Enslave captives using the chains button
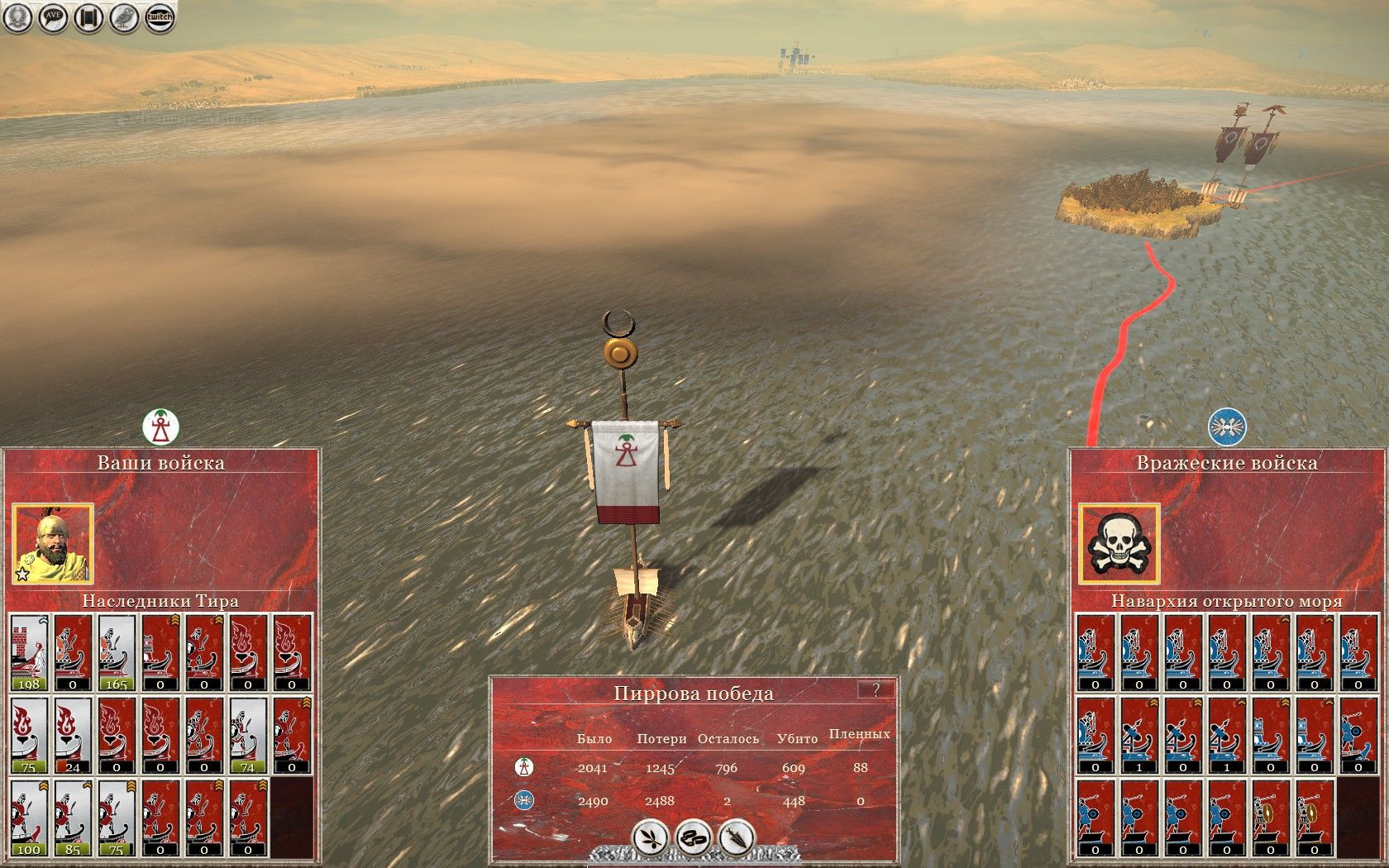Screen dimensions: 1389x868 tap(694, 837)
